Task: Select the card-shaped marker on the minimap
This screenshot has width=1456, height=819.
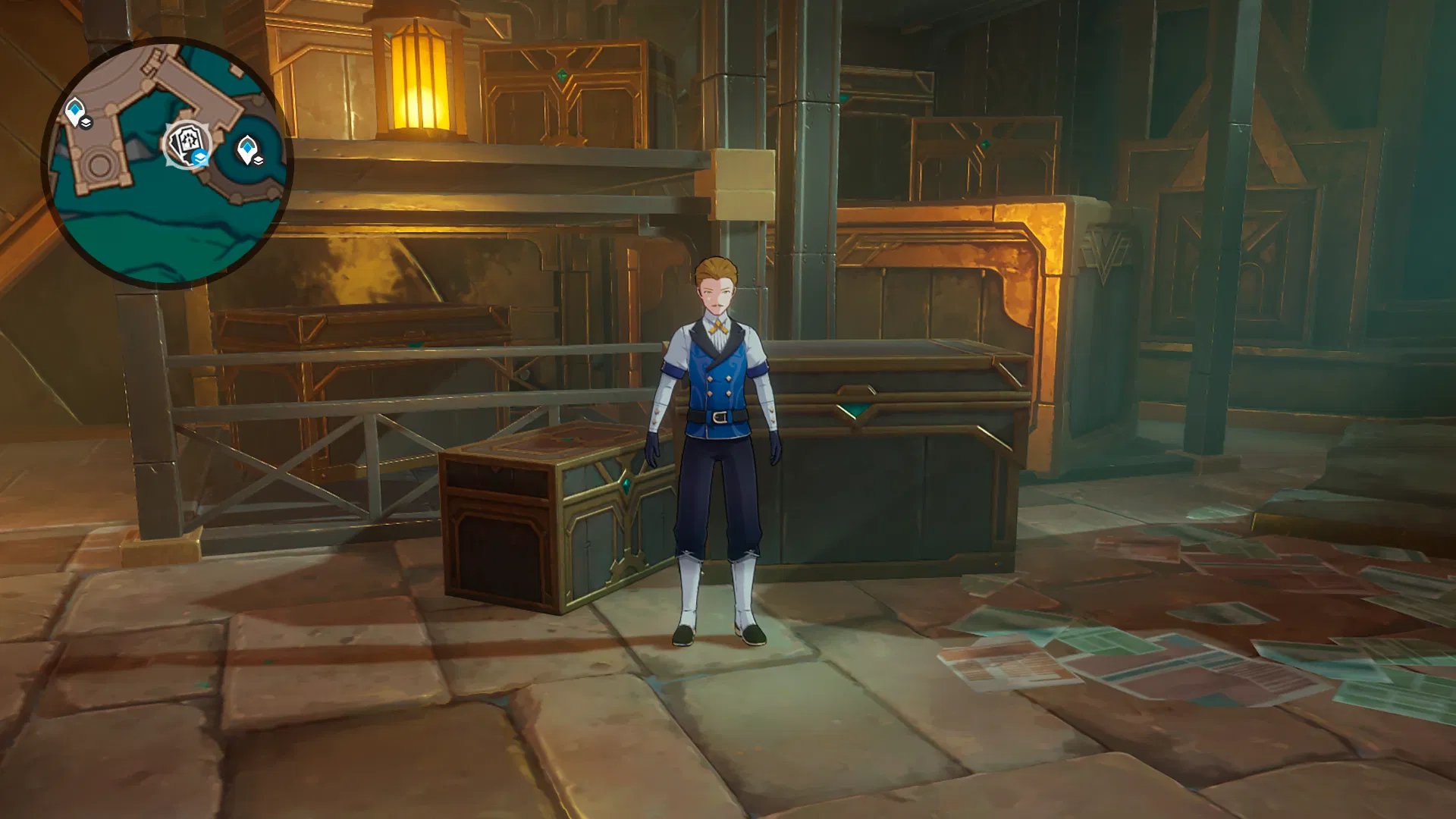Action: point(184,143)
